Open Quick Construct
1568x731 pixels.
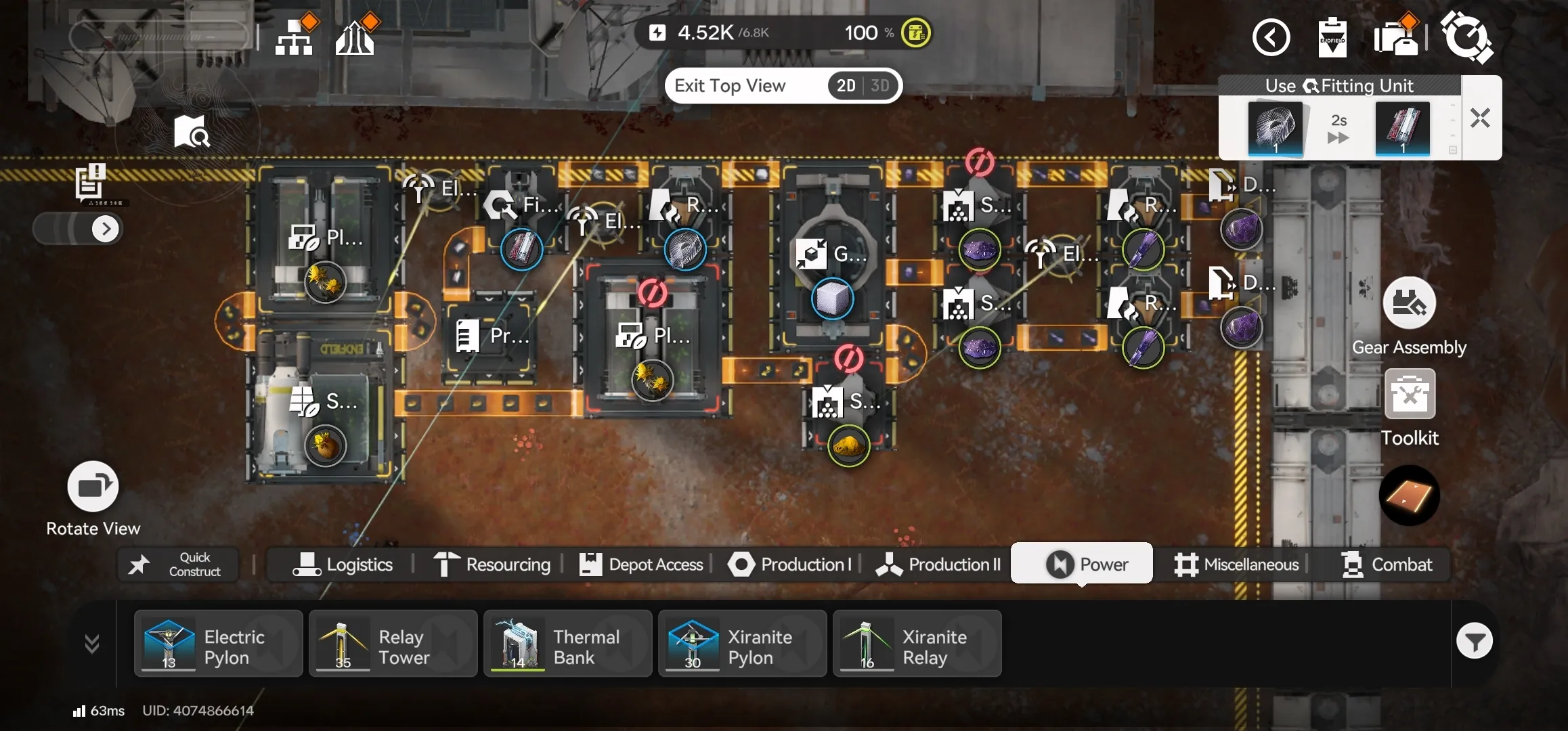click(x=179, y=564)
